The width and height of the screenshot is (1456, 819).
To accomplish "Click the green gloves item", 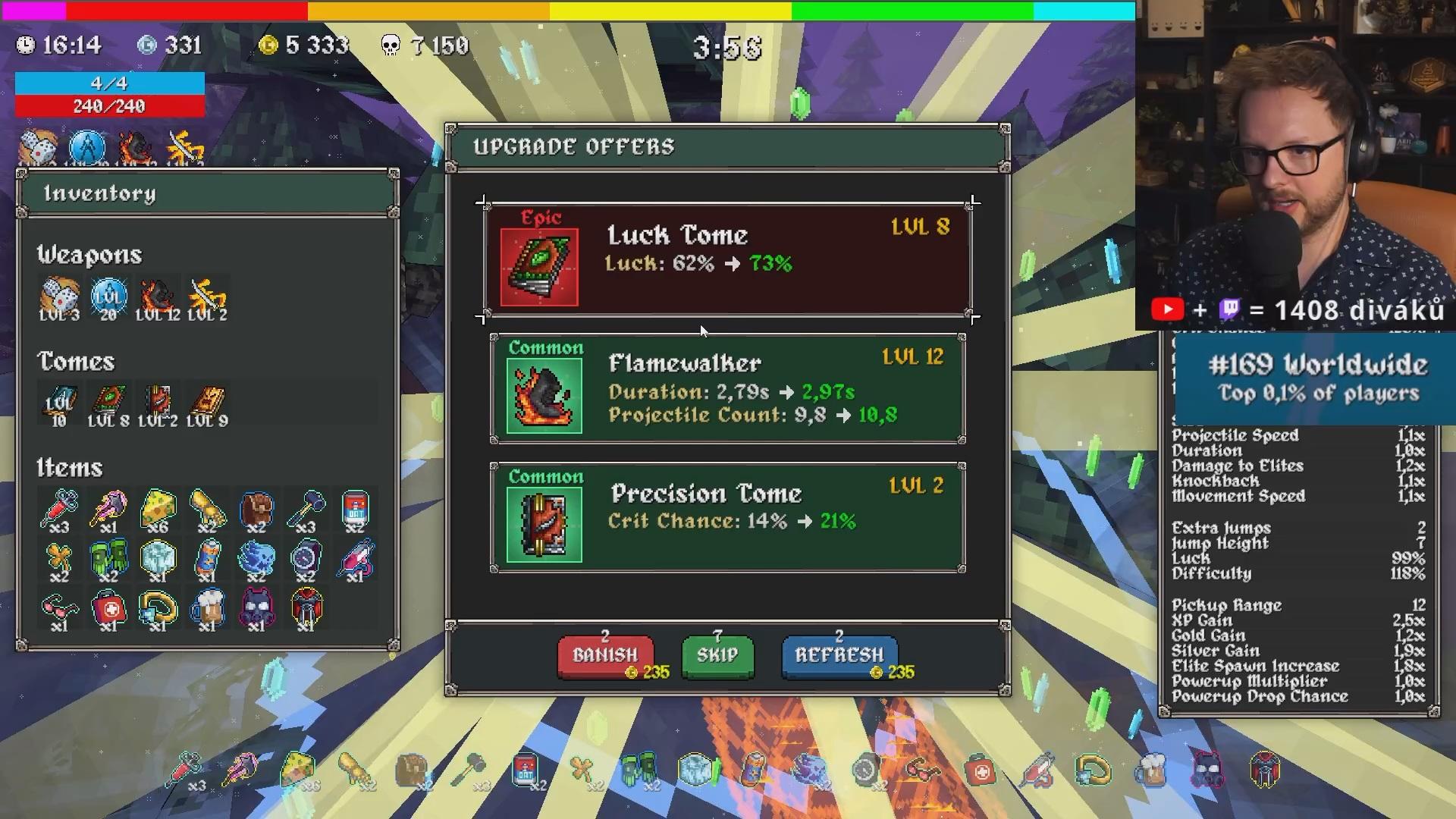I will (108, 560).
